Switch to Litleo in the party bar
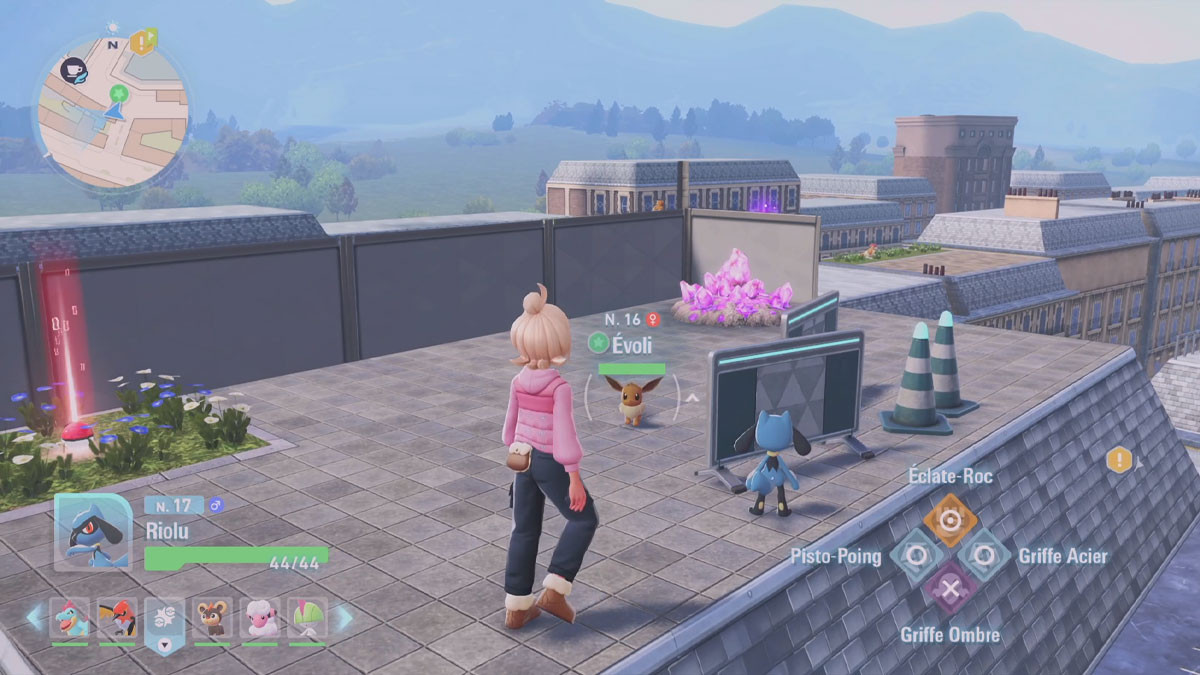The image size is (1200, 675). [x=212, y=619]
